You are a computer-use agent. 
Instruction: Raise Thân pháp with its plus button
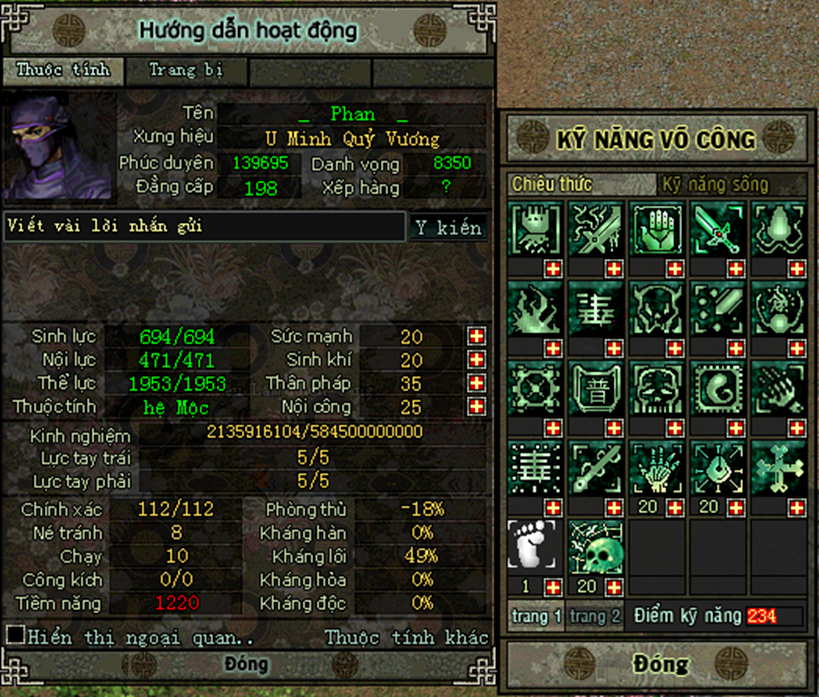pyautogui.click(x=476, y=384)
